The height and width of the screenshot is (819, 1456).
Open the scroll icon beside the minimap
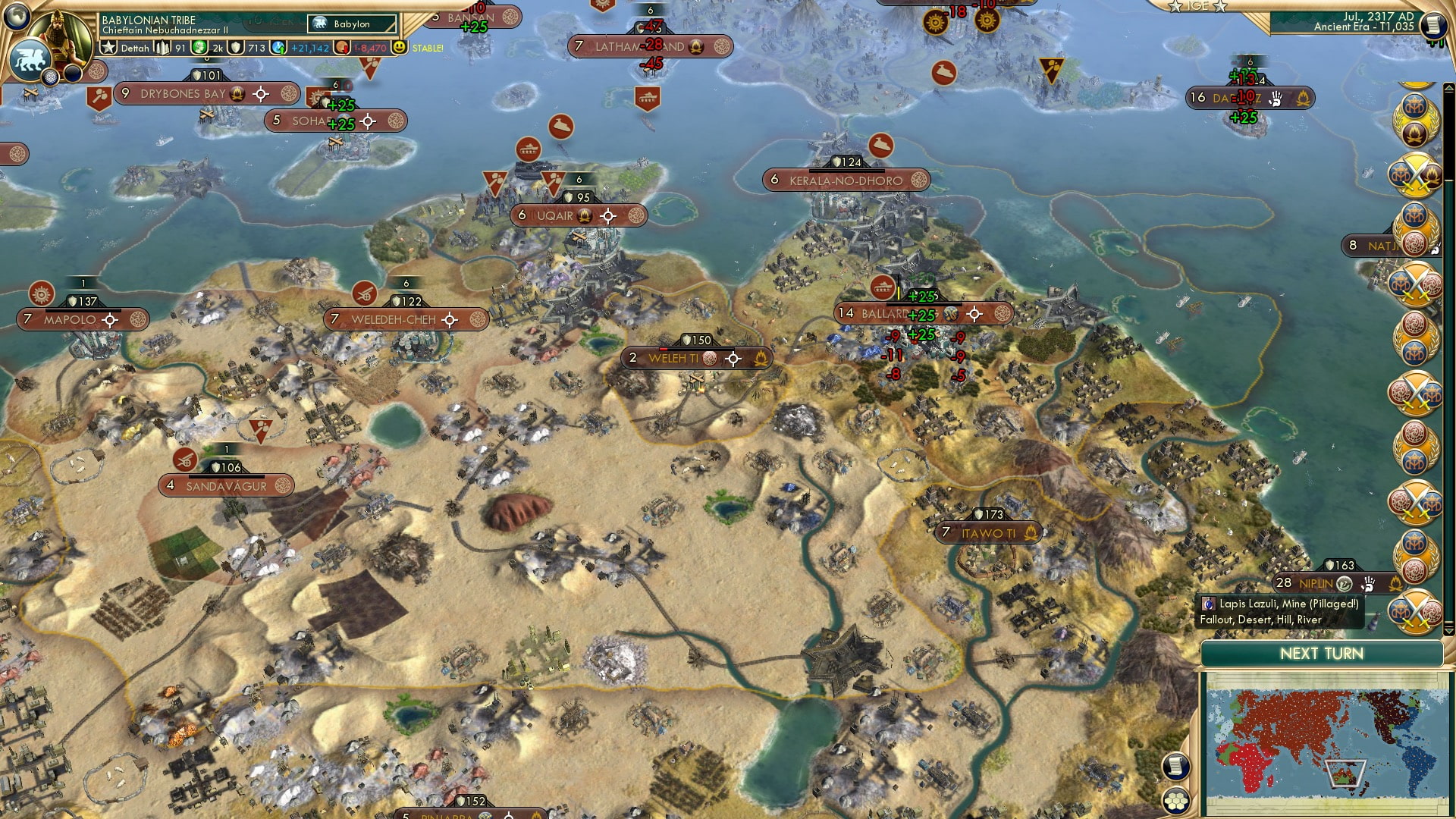click(x=1175, y=766)
